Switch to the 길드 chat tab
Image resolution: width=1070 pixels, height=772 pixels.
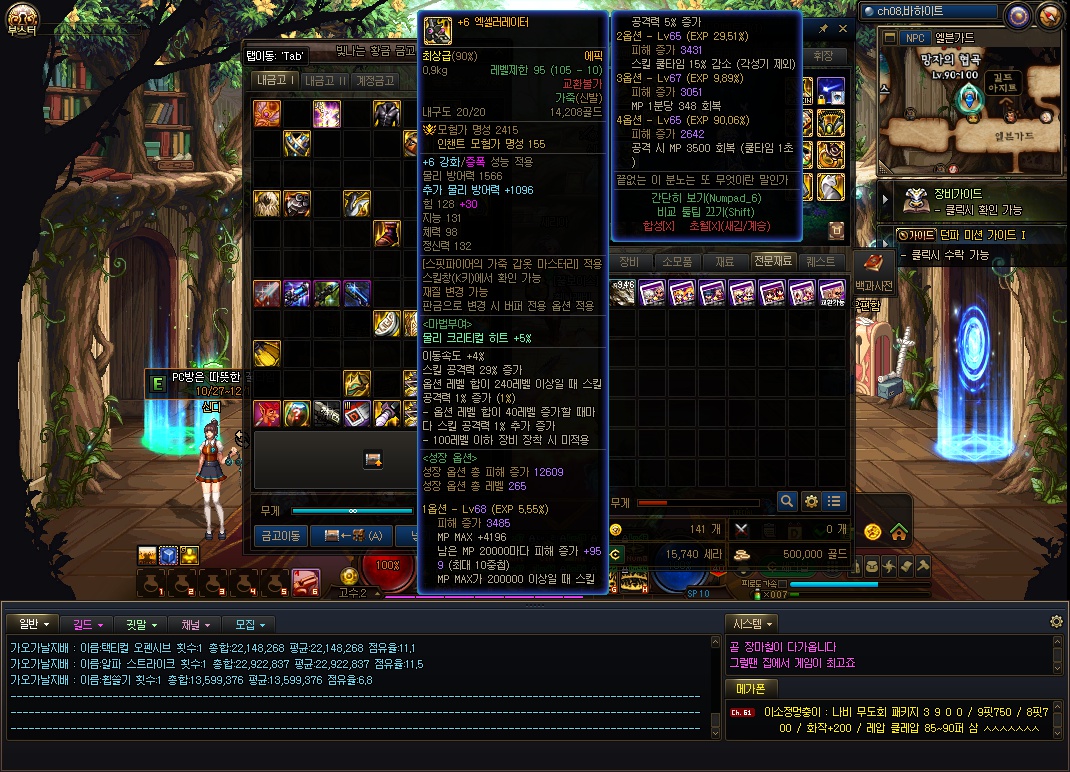(x=87, y=624)
